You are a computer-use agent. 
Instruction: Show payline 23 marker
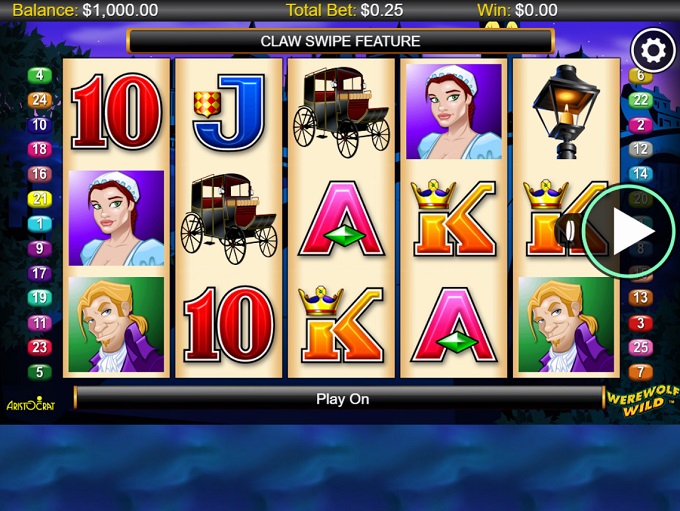click(x=40, y=347)
